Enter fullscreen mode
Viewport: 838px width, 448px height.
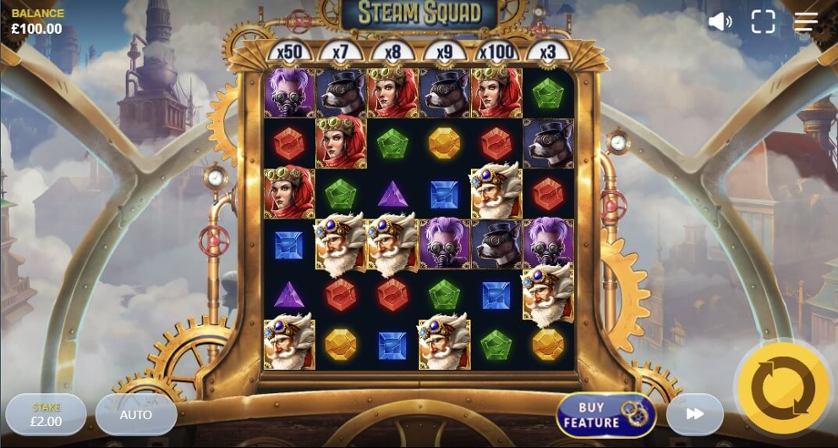tap(763, 22)
